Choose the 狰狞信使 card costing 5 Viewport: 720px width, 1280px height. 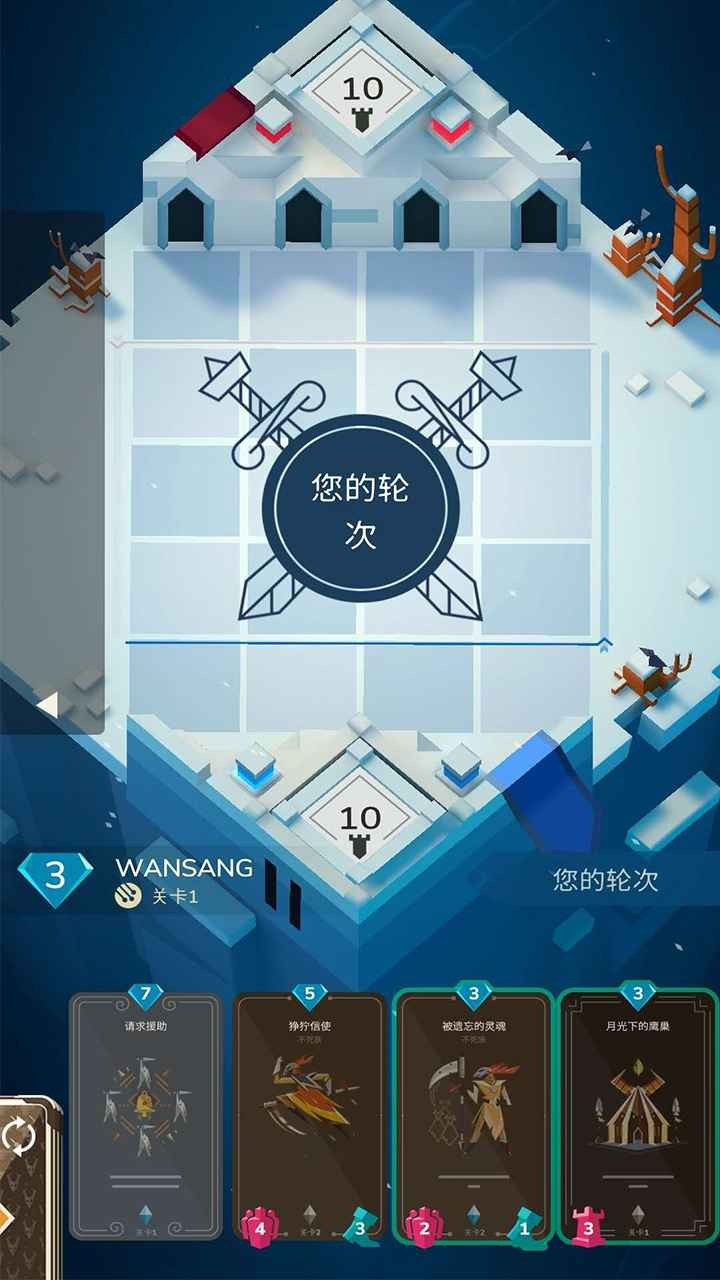[x=309, y=1115]
